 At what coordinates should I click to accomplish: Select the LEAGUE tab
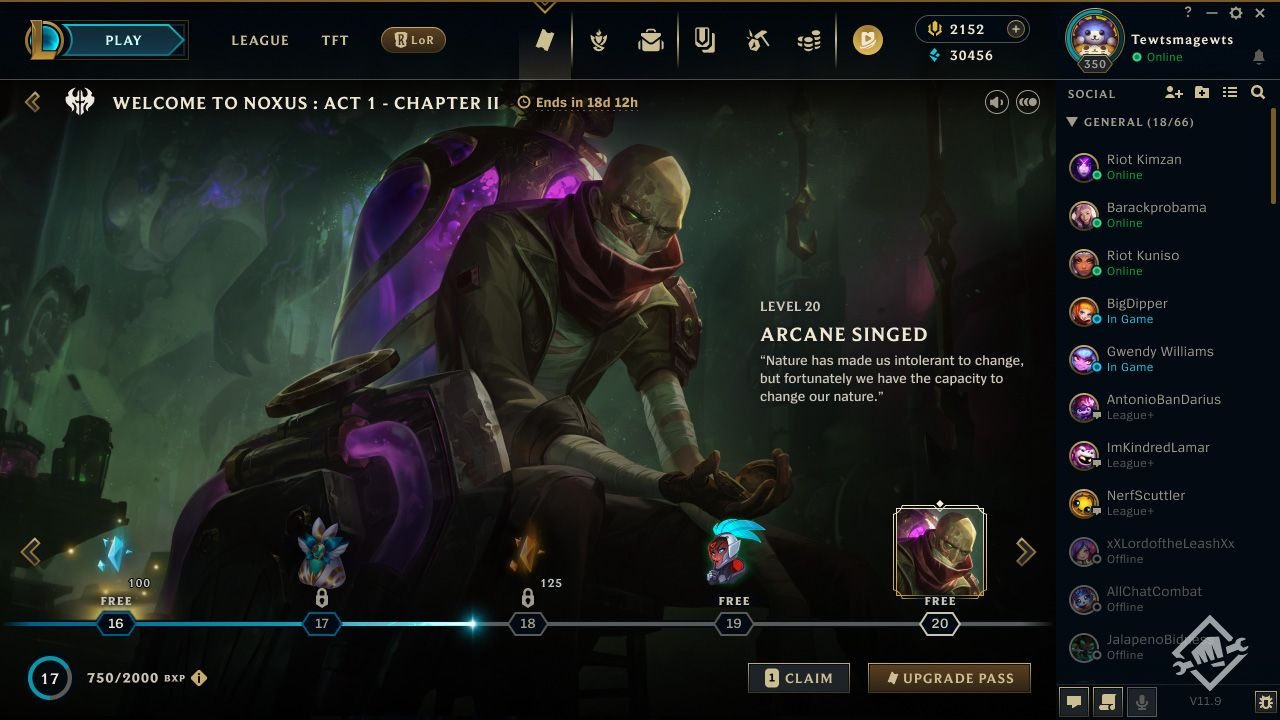[x=260, y=40]
